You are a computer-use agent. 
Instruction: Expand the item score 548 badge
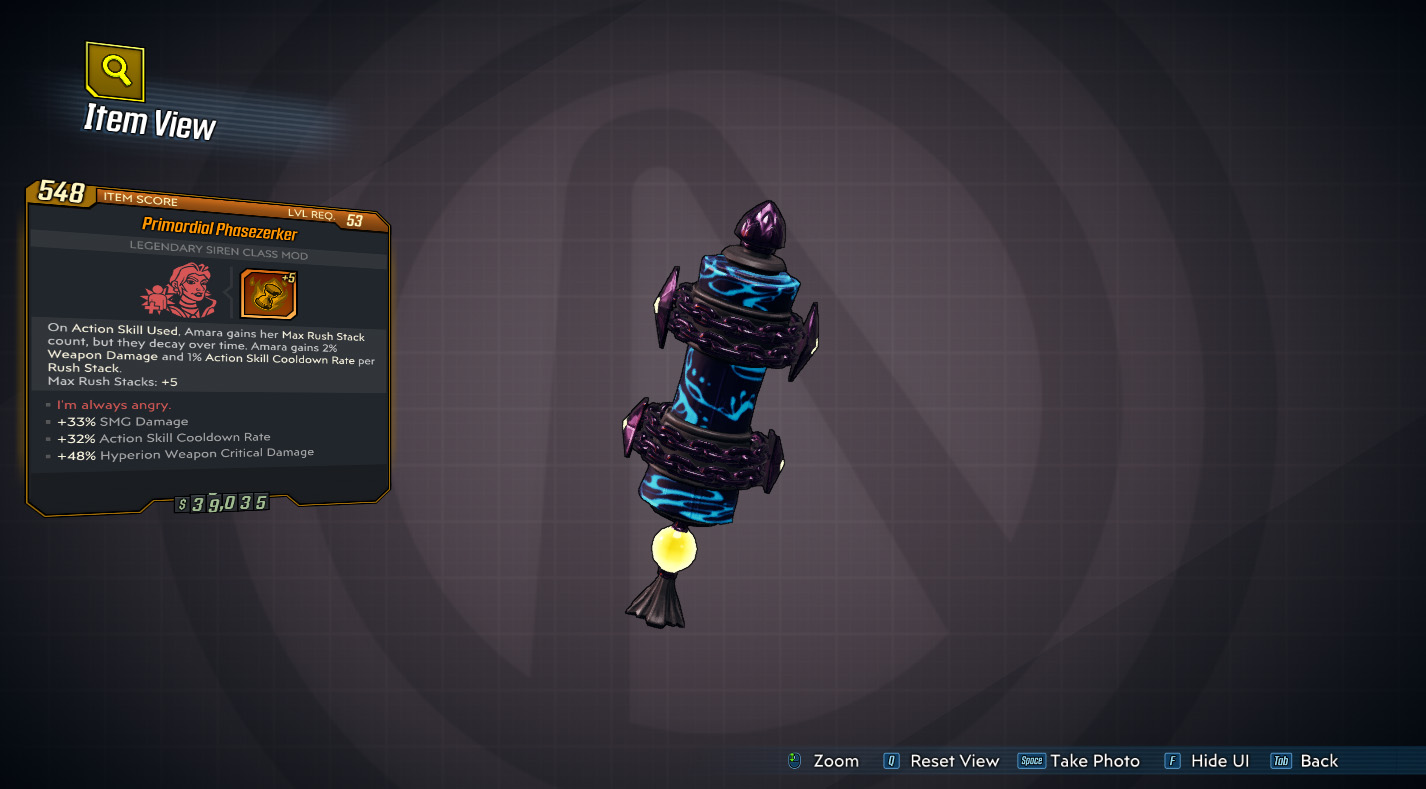(x=63, y=195)
